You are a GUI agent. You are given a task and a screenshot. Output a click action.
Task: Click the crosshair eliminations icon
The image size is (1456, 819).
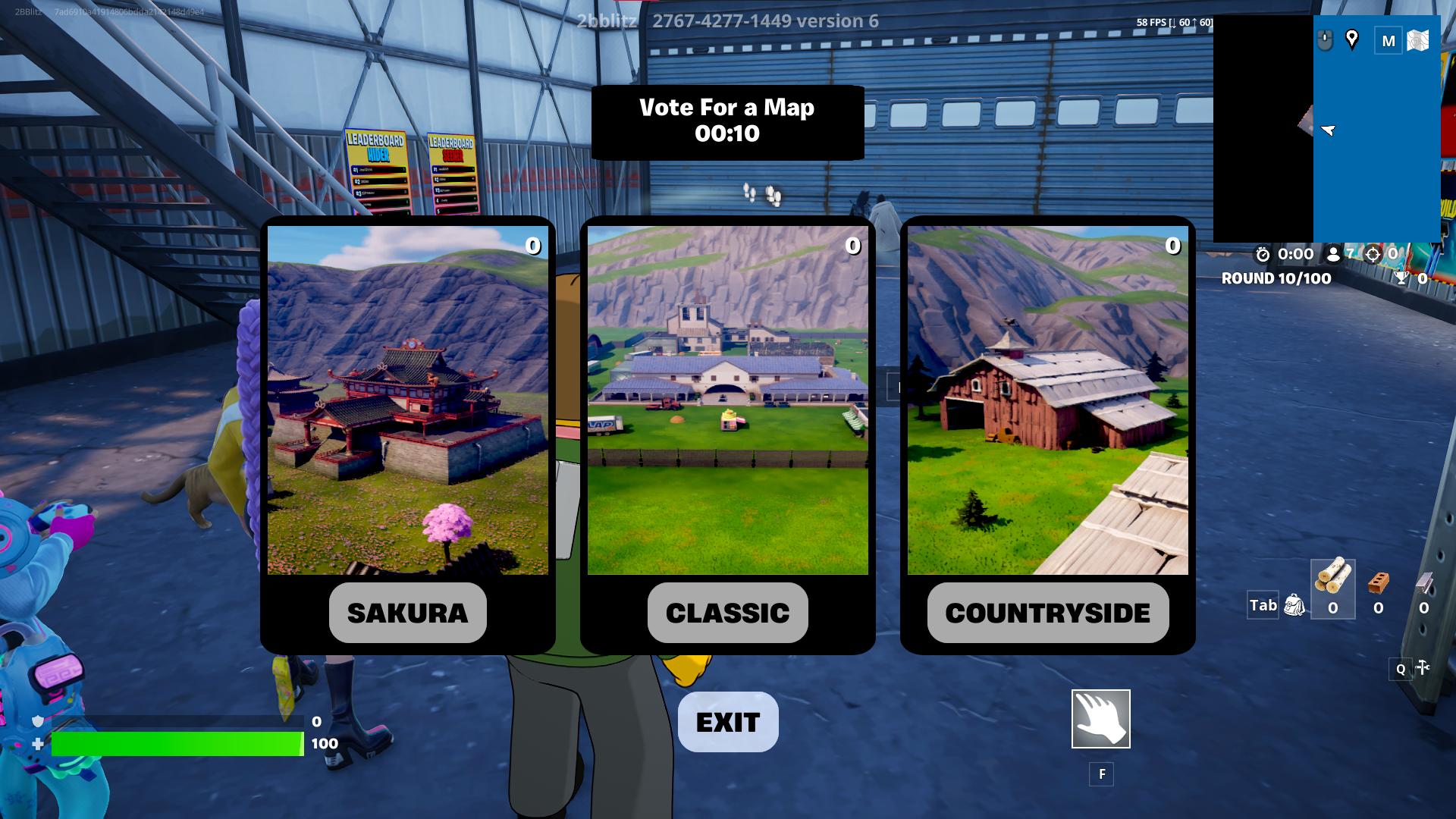point(1373,256)
